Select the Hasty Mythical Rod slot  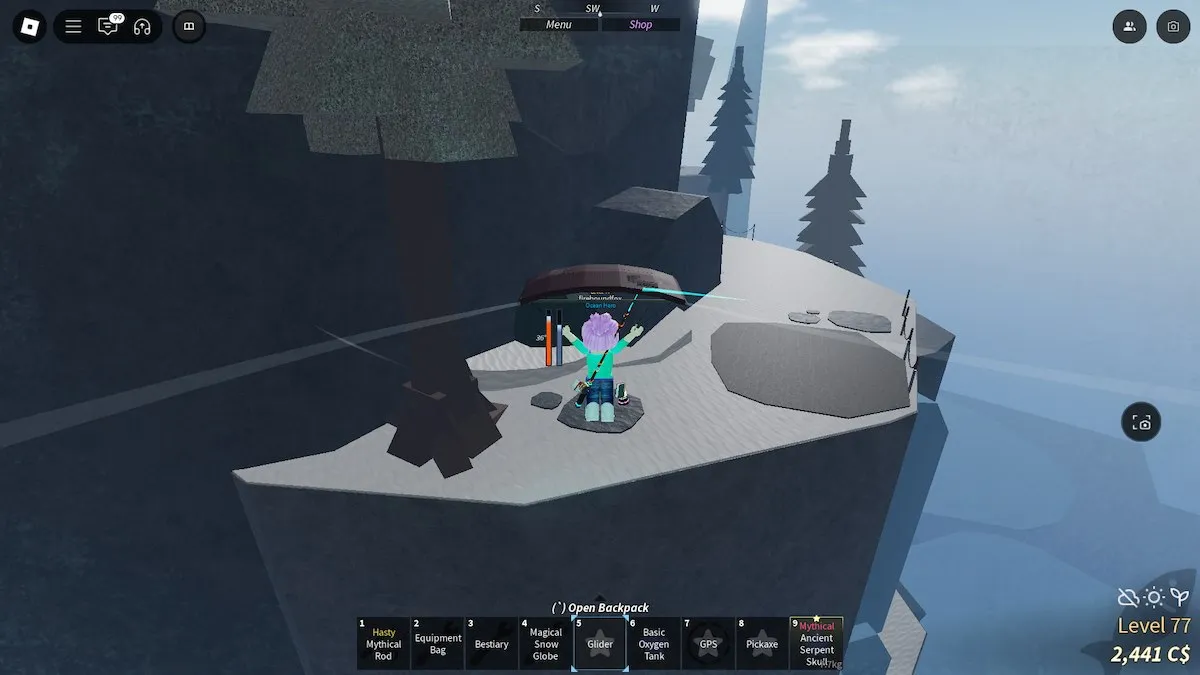pyautogui.click(x=383, y=644)
